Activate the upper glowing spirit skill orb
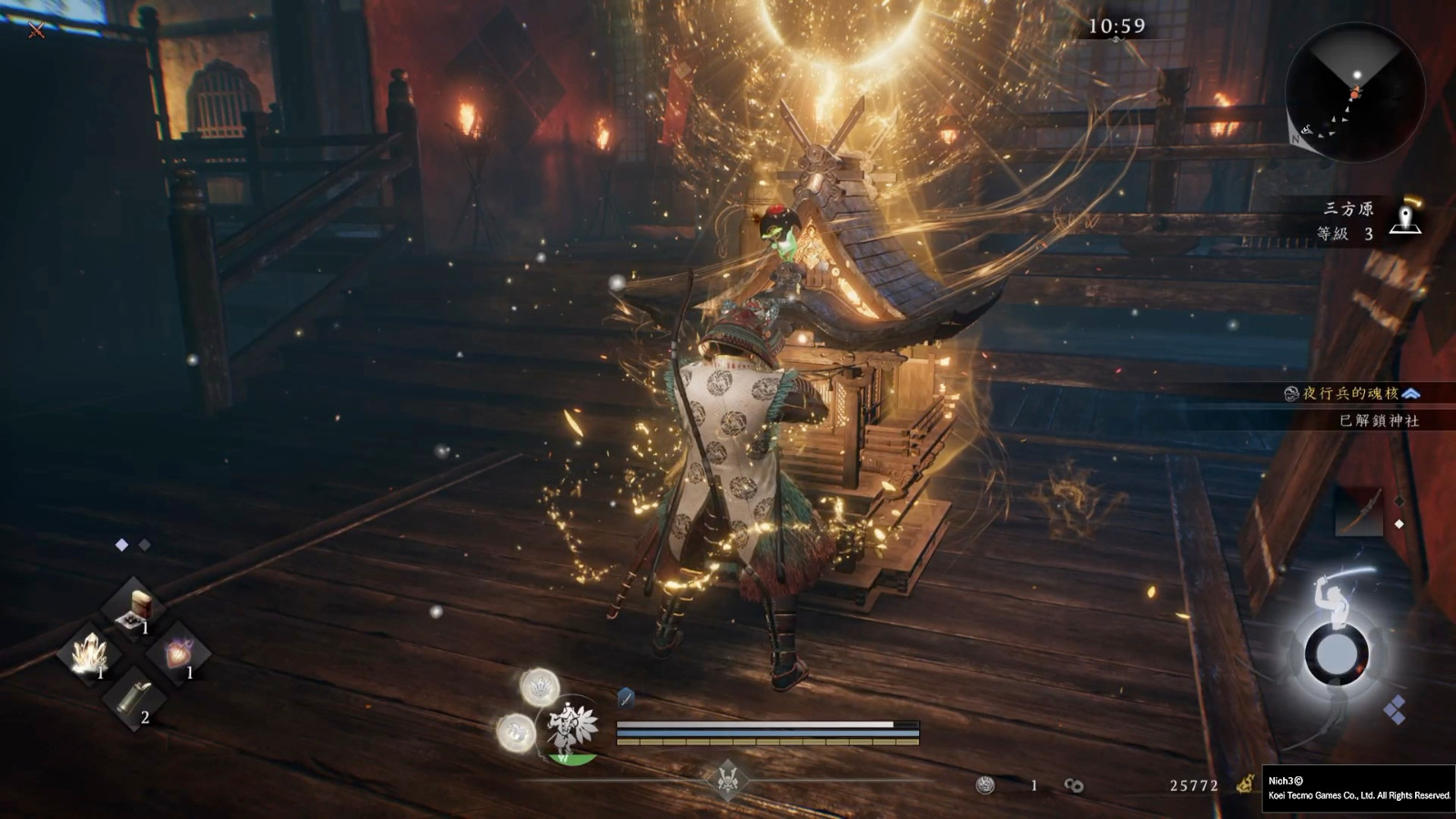The image size is (1456, 819). click(539, 686)
